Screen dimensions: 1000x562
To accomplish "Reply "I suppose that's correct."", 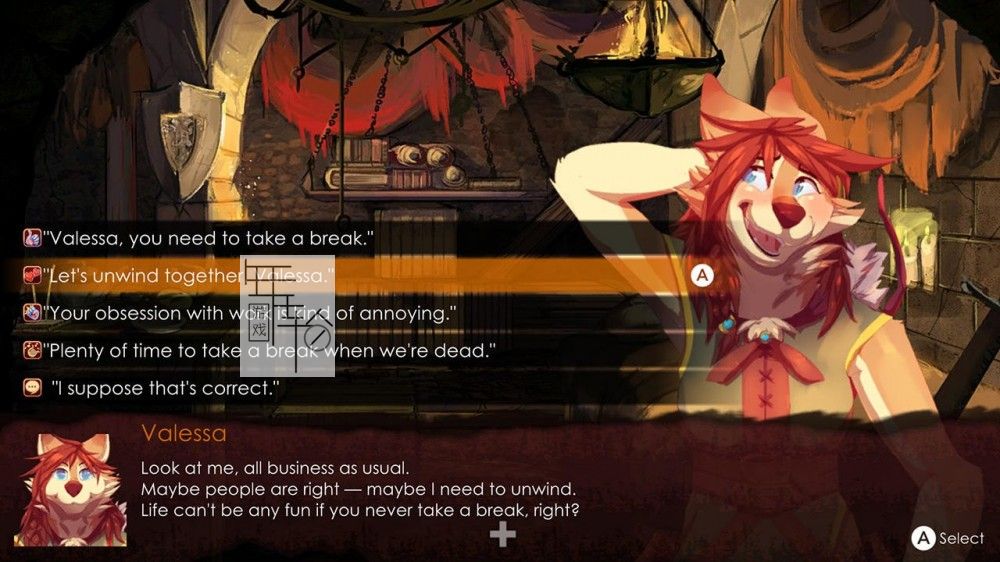I will [165, 387].
